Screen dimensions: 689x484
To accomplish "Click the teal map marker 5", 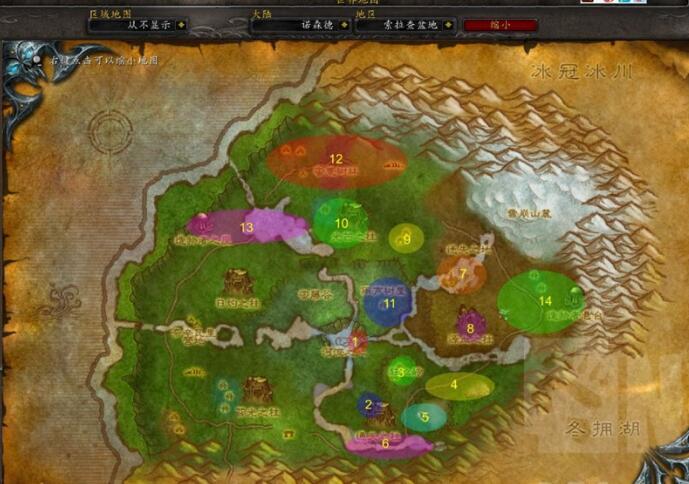I will 424,416.
